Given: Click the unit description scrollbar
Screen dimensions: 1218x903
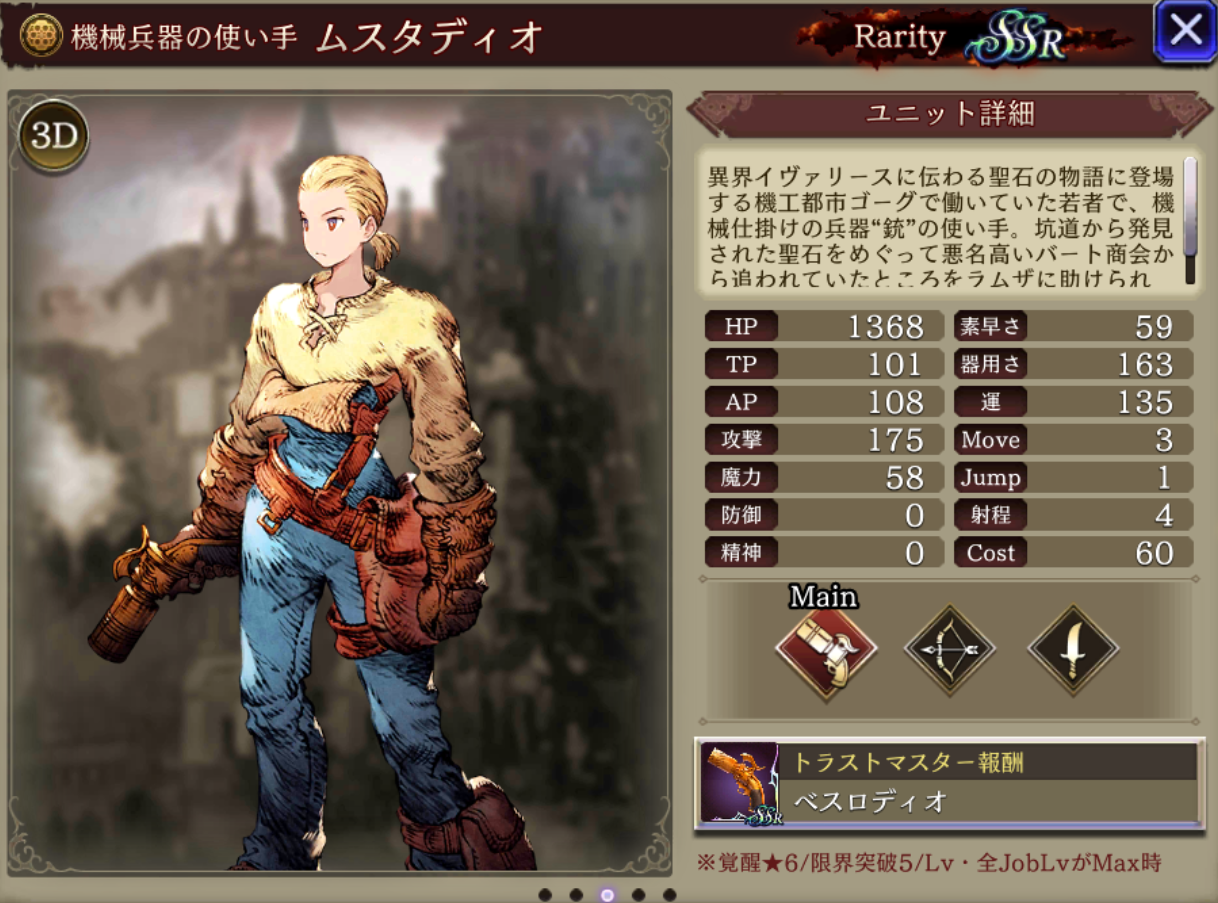Looking at the screenshot, I should [1190, 220].
